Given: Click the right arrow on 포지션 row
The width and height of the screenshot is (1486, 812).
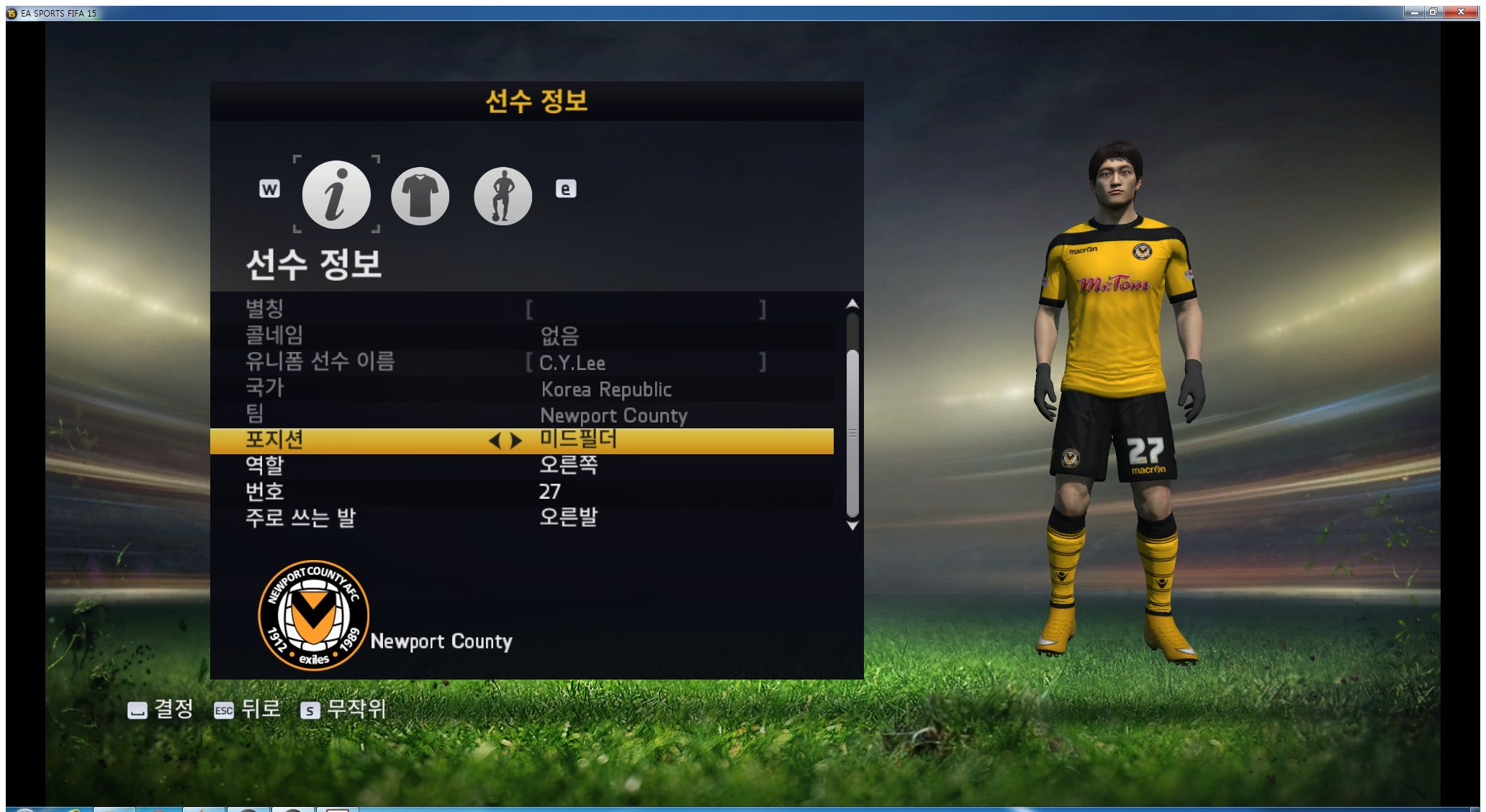Looking at the screenshot, I should pos(516,441).
